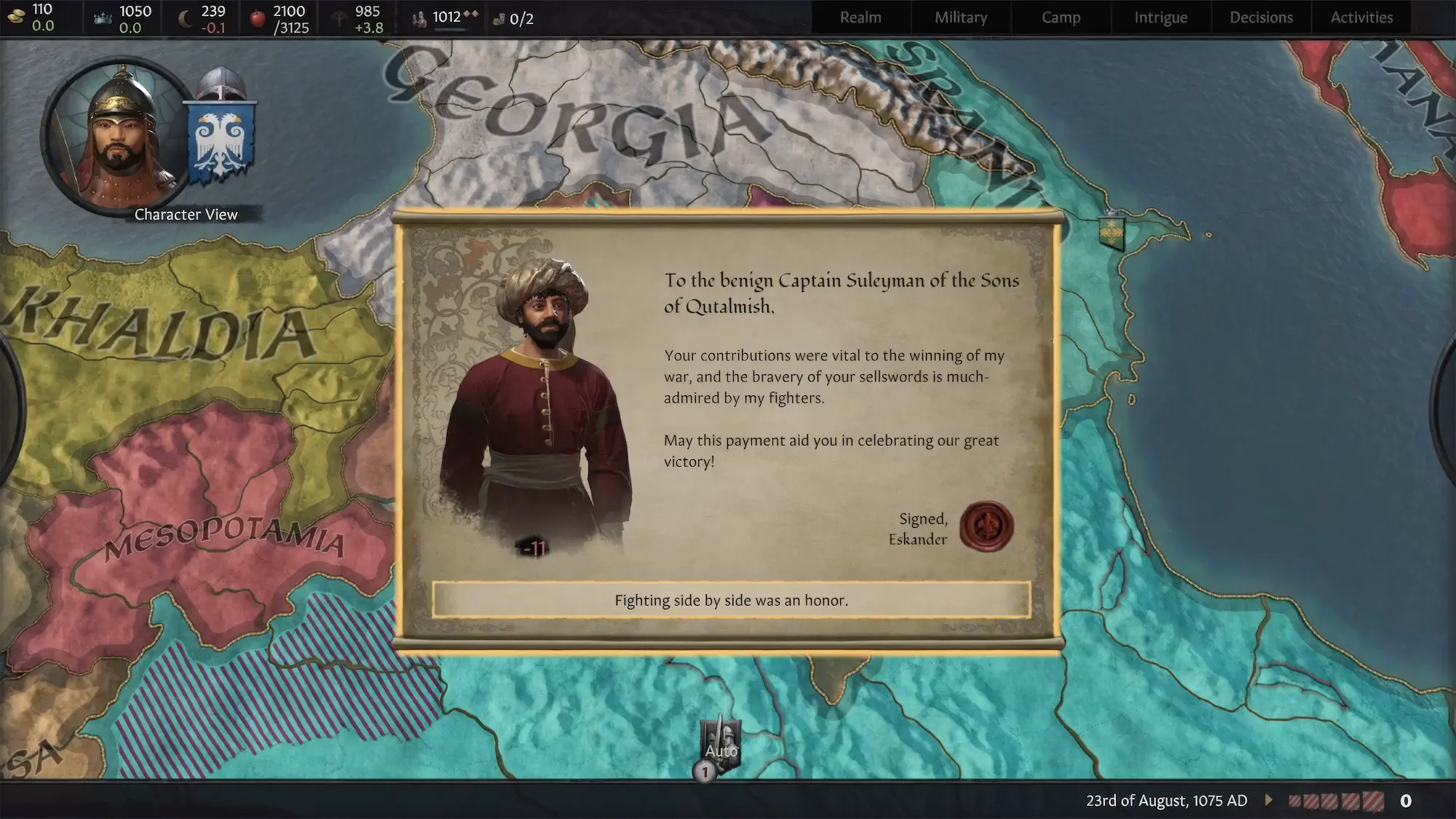
Task: Click the game speed bar segments
Action: (1336, 801)
